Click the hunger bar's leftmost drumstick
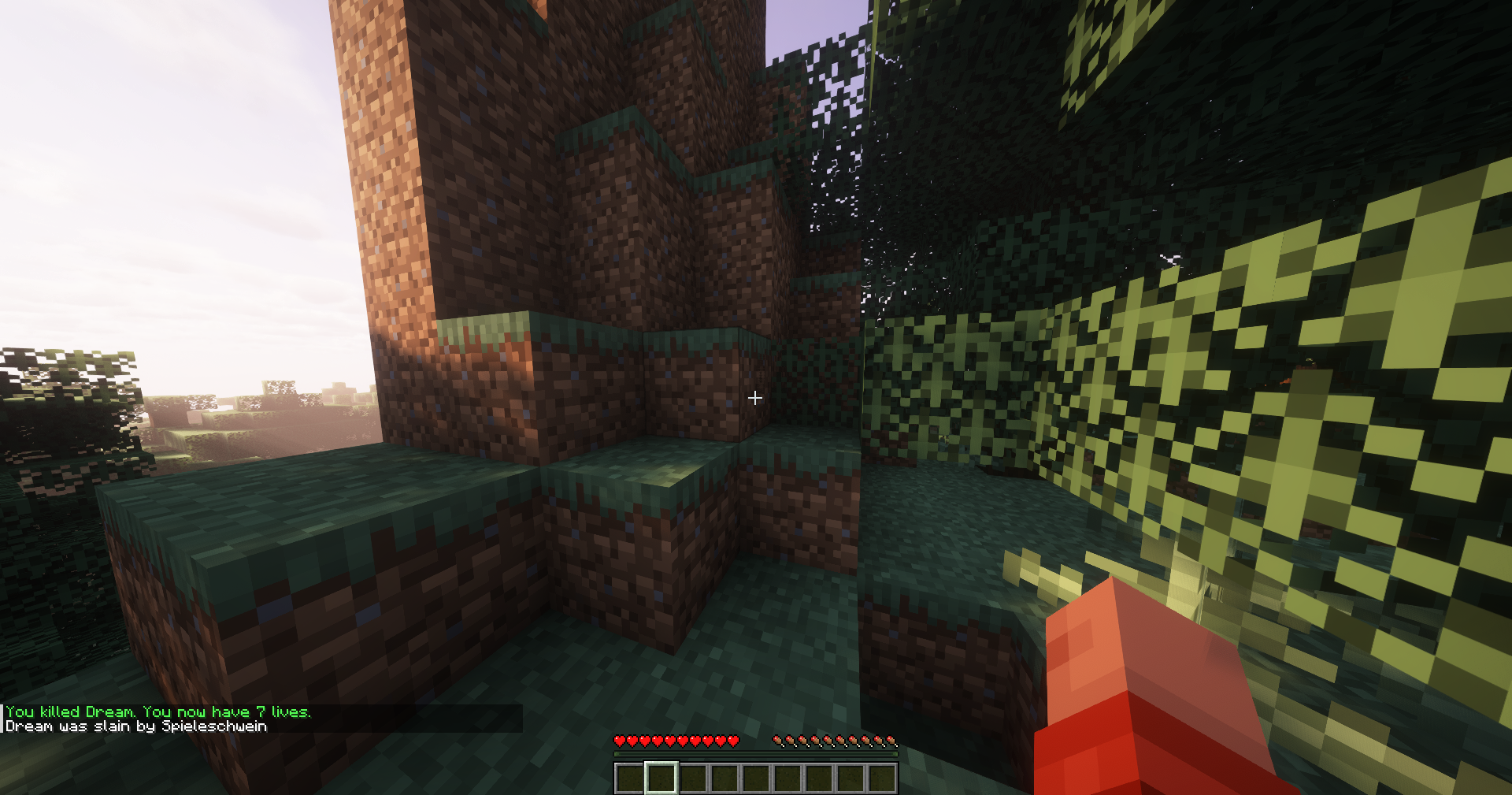The width and height of the screenshot is (1512, 795). point(778,741)
